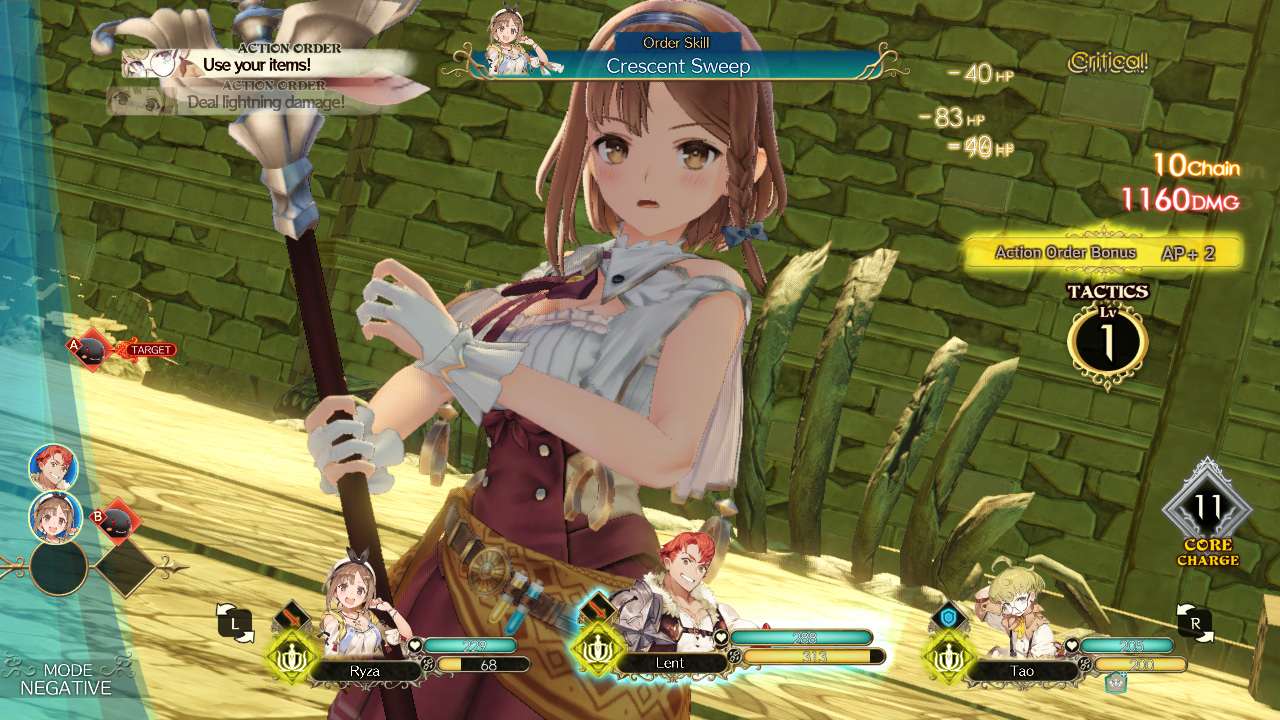Click the heart icon by Ryza's HP bar

(x=414, y=645)
